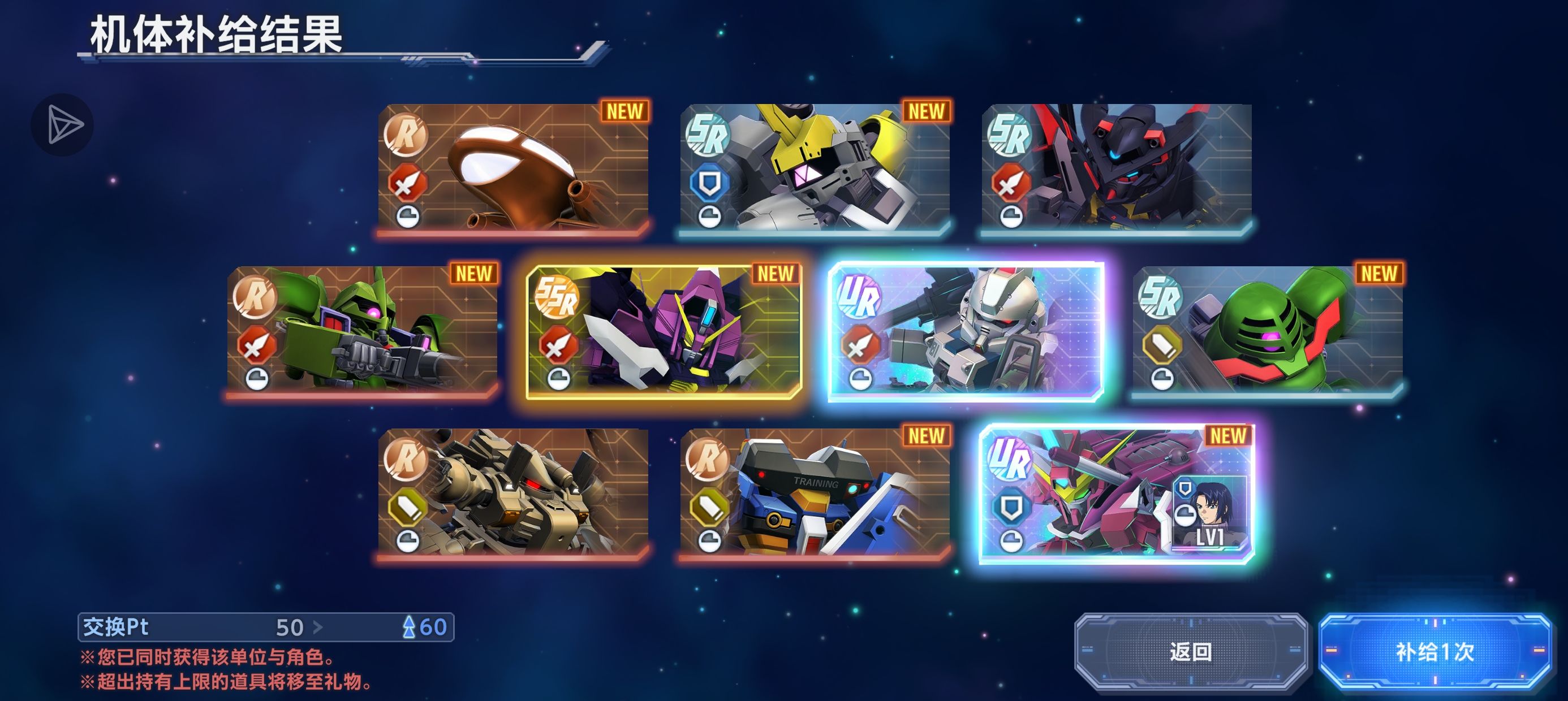Choose the tan armored R unit card

point(512,493)
